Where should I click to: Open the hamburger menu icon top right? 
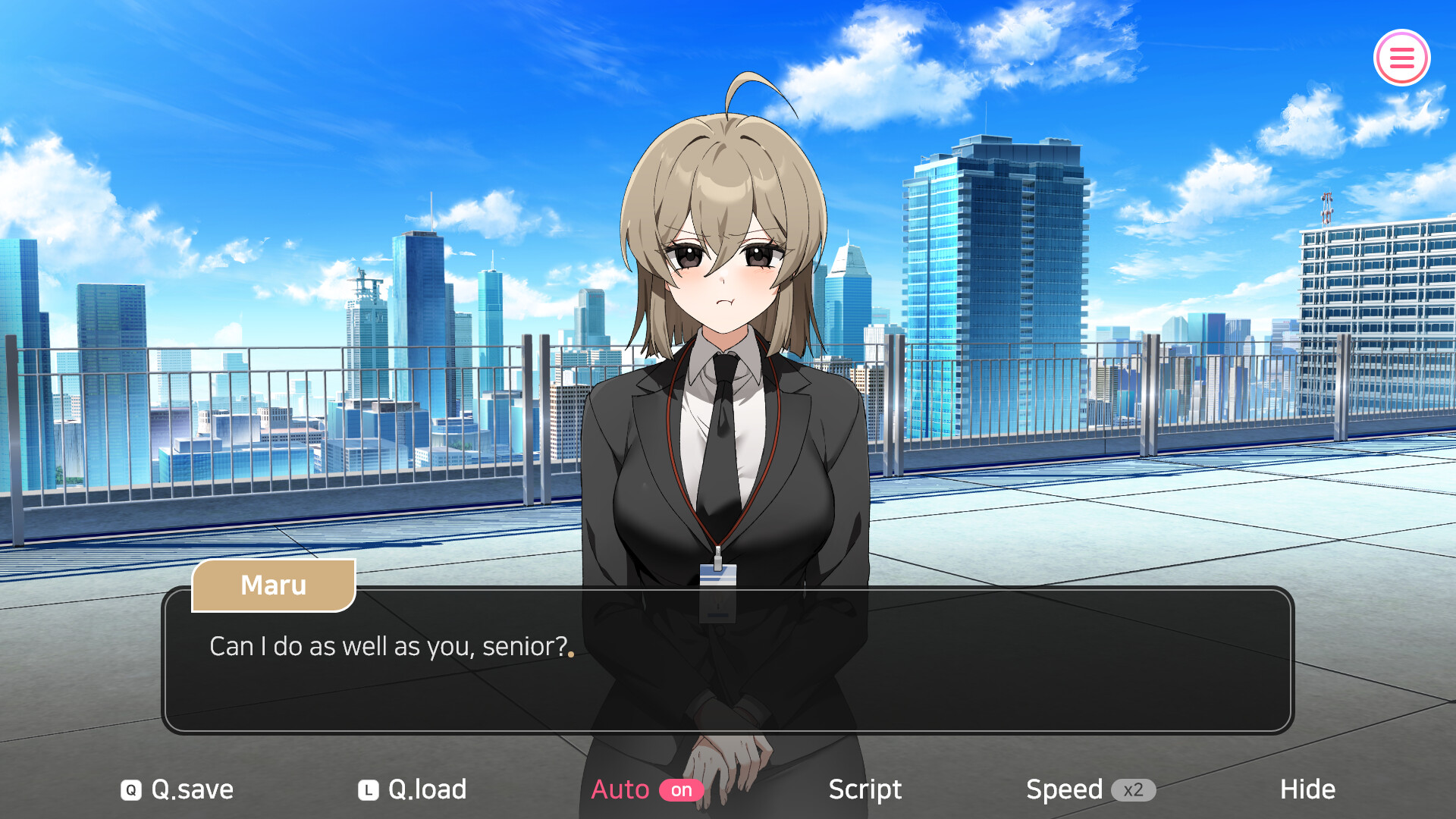[1401, 57]
